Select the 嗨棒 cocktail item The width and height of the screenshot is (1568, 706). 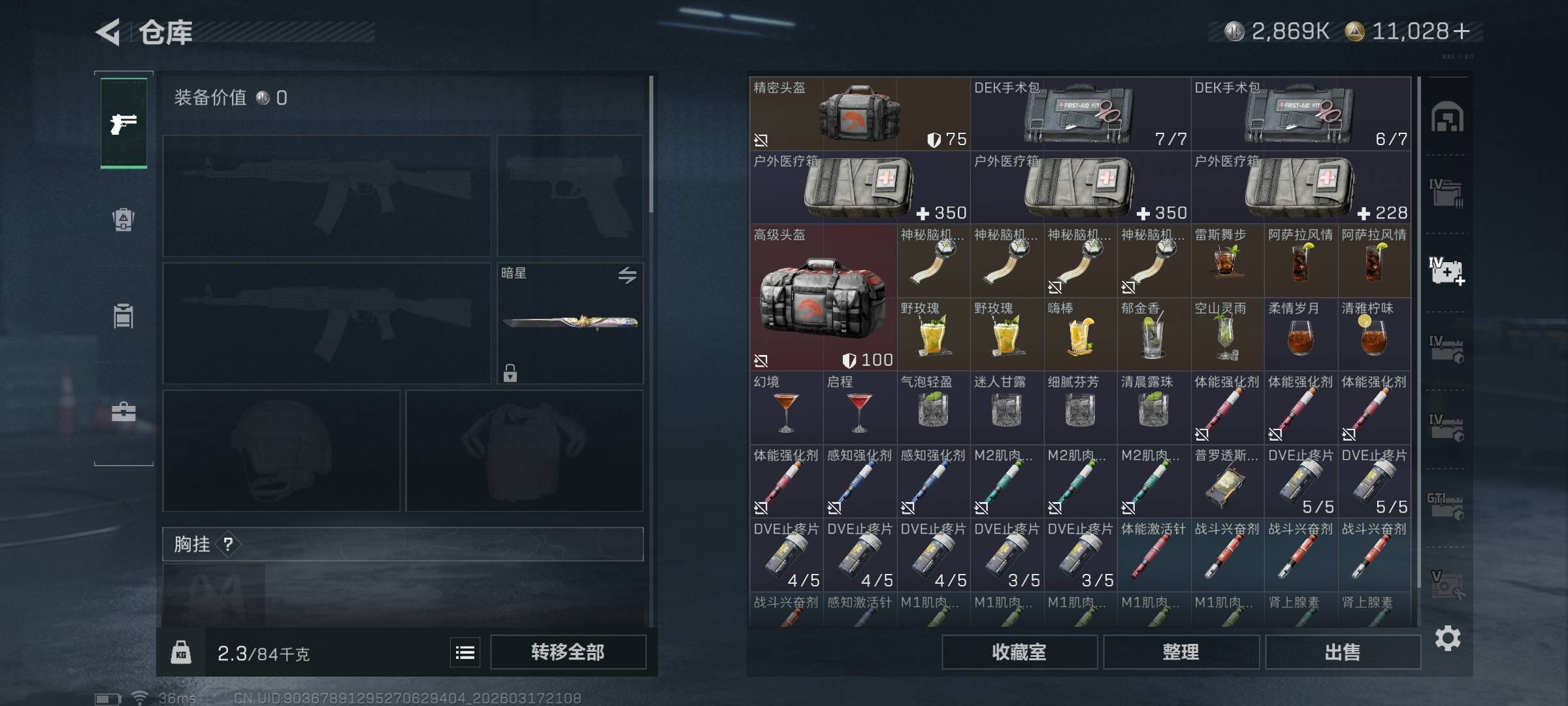click(x=1080, y=335)
